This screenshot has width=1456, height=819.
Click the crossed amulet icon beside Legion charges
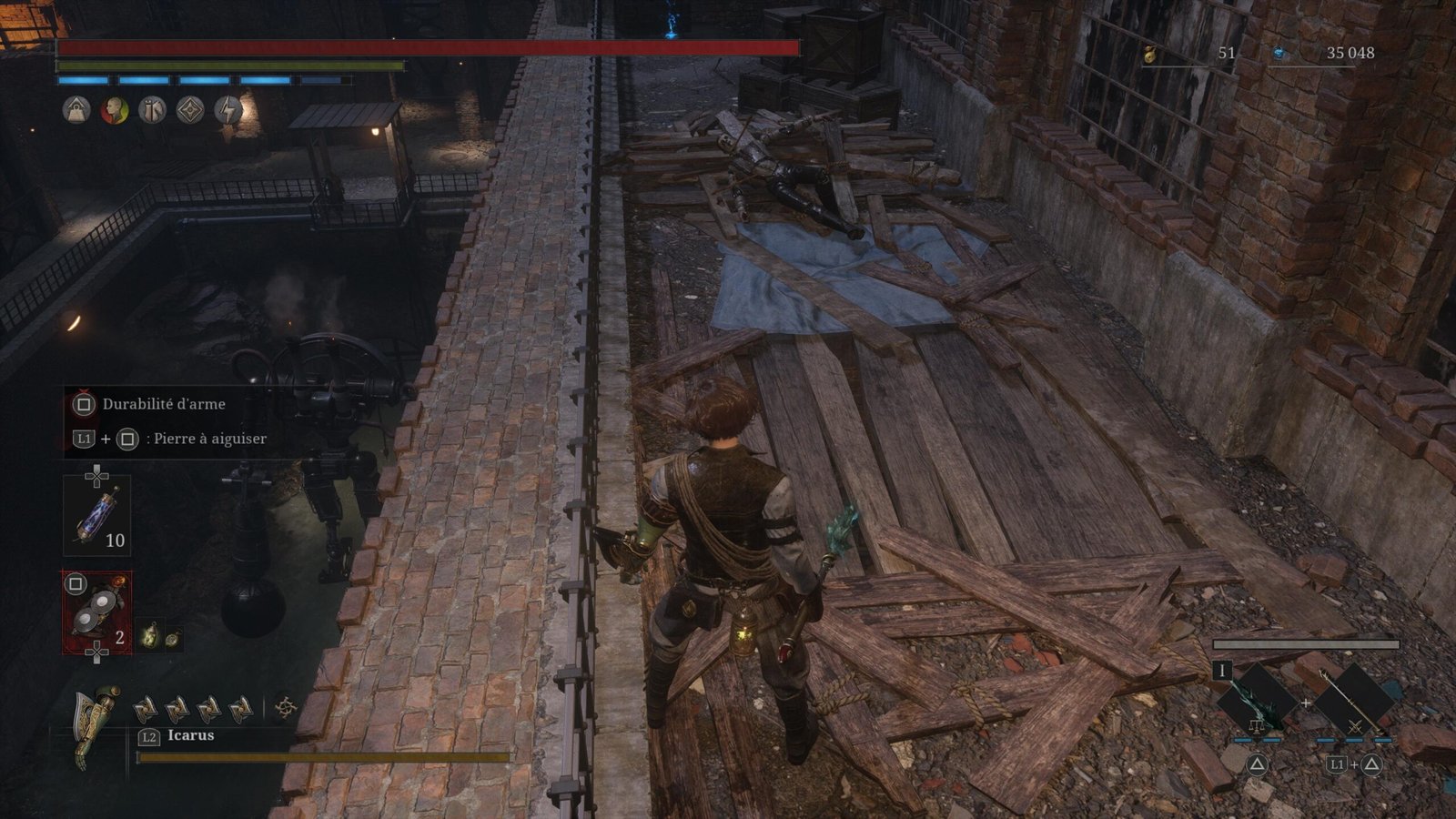286,706
